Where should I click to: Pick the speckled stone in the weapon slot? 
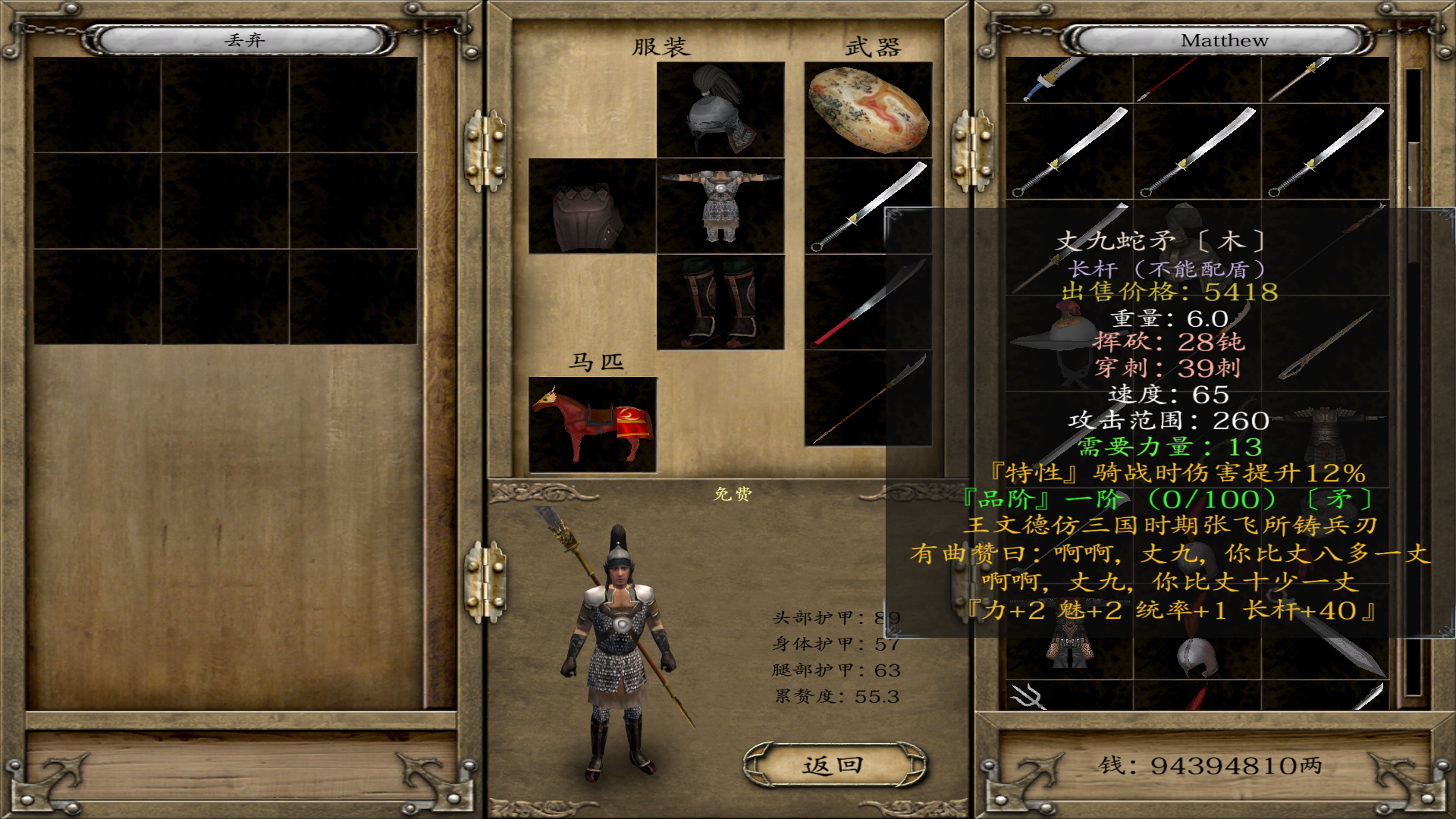(x=868, y=110)
